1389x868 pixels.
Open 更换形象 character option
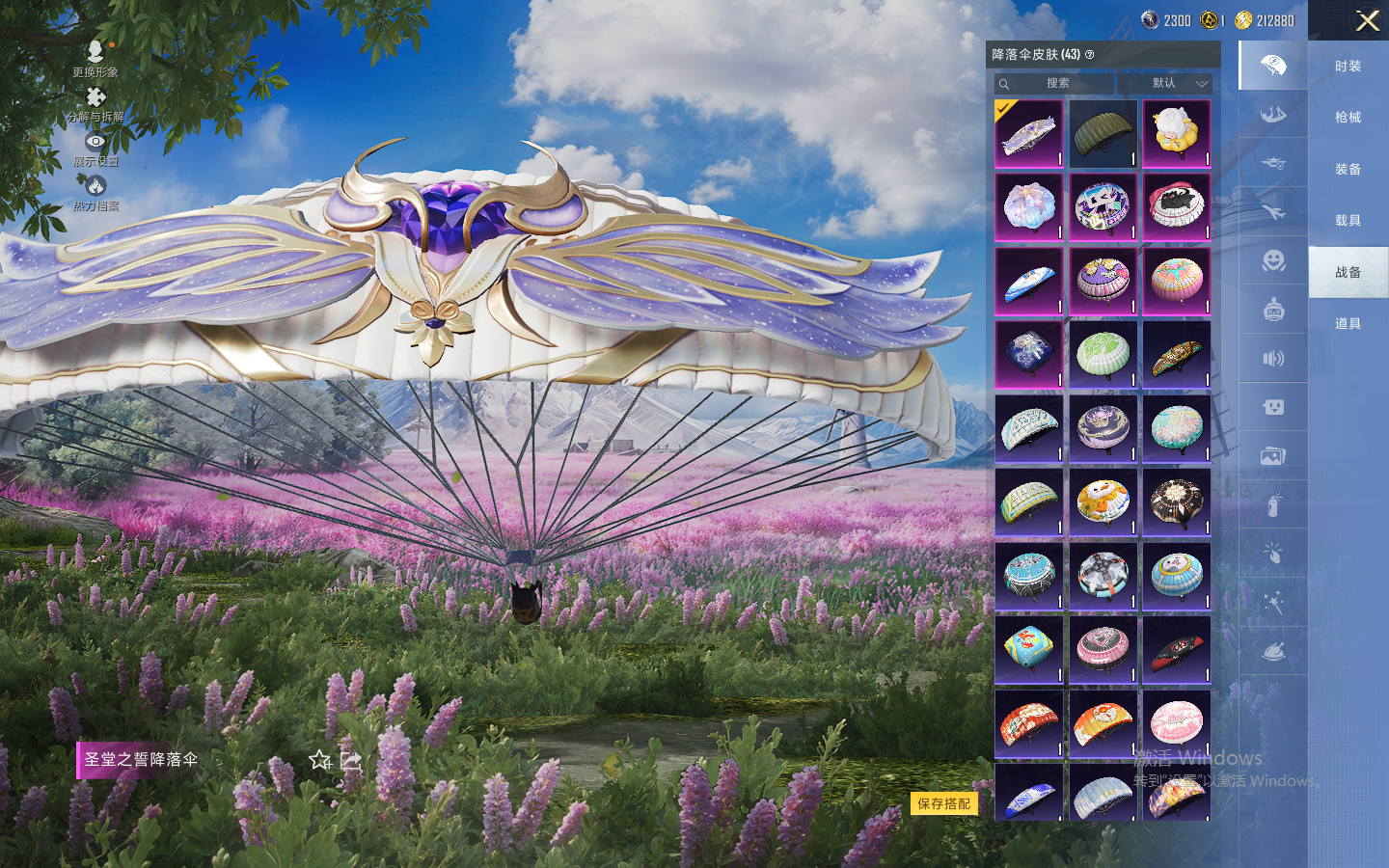tap(95, 58)
